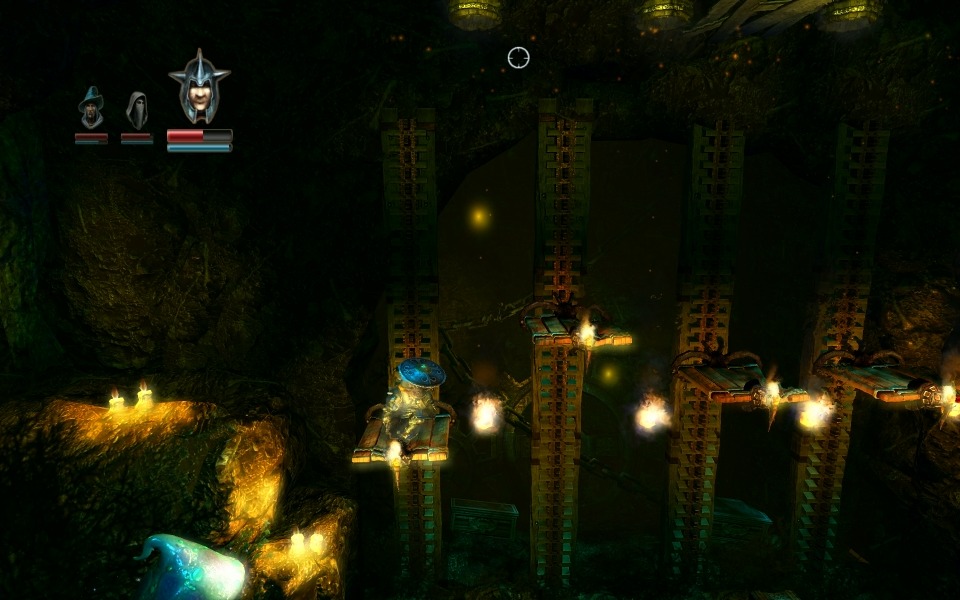Viewport: 960px width, 600px height.
Task: Choose the helmeted knight portrait
Action: pyautogui.click(x=199, y=89)
